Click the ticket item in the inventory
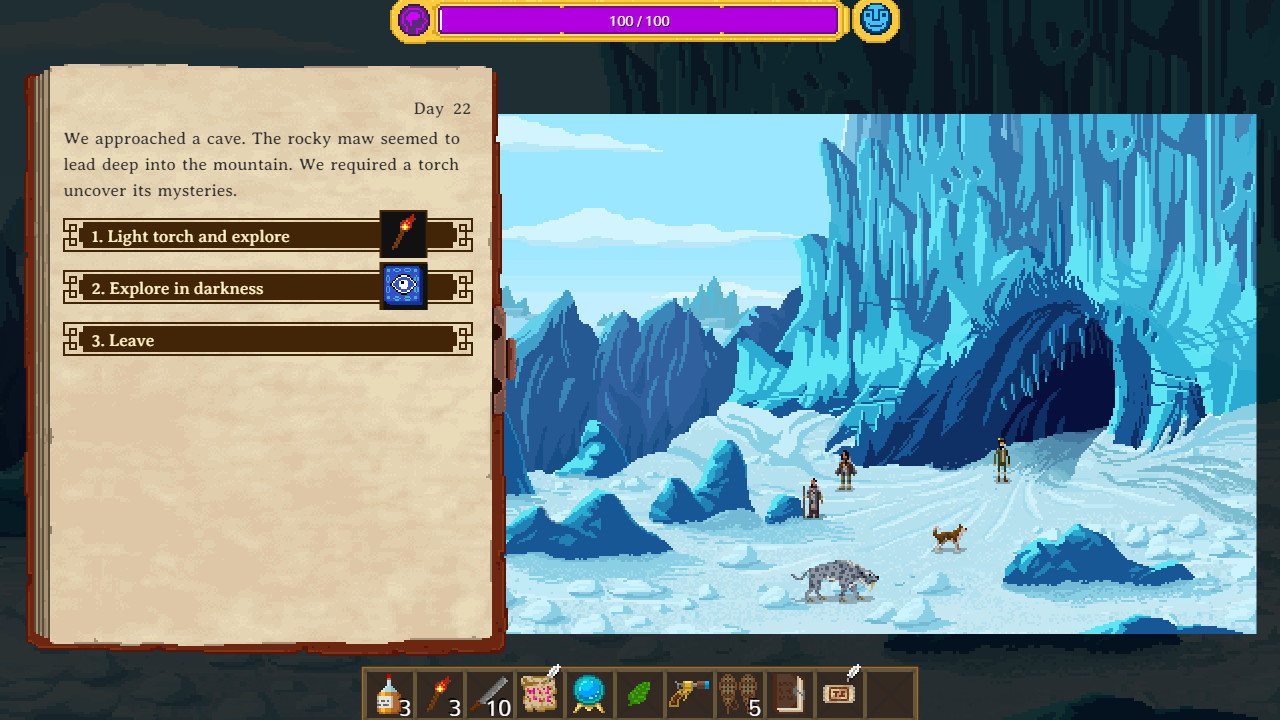Screen dimensions: 1280x720 click(x=839, y=692)
